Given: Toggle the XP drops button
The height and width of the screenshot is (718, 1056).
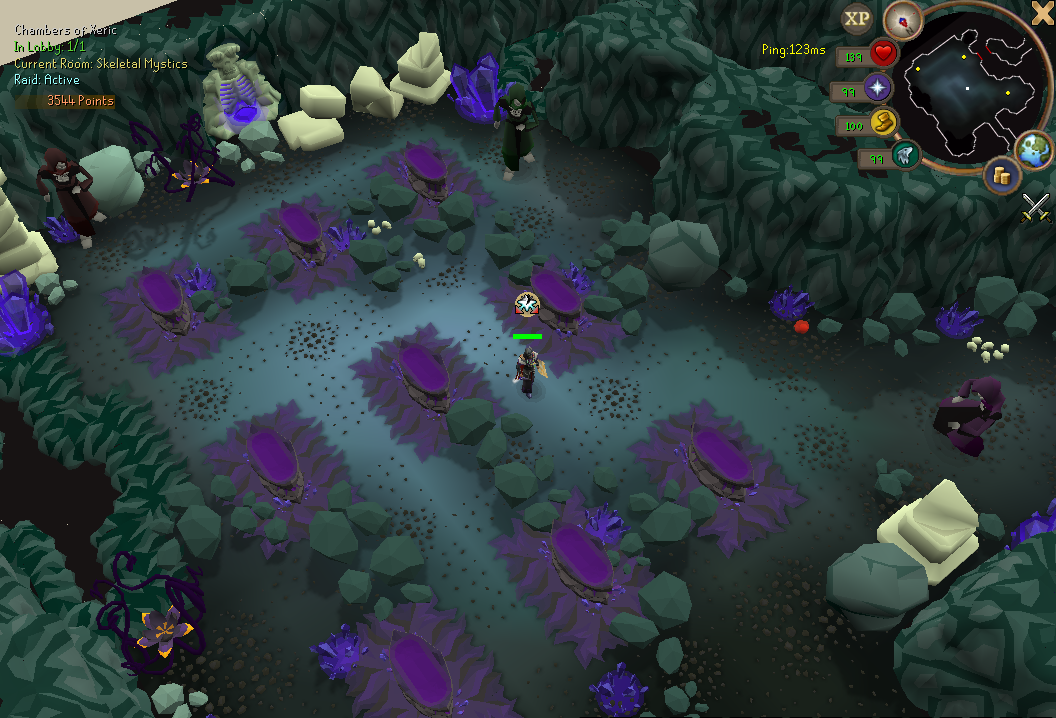Looking at the screenshot, I should click(856, 18).
